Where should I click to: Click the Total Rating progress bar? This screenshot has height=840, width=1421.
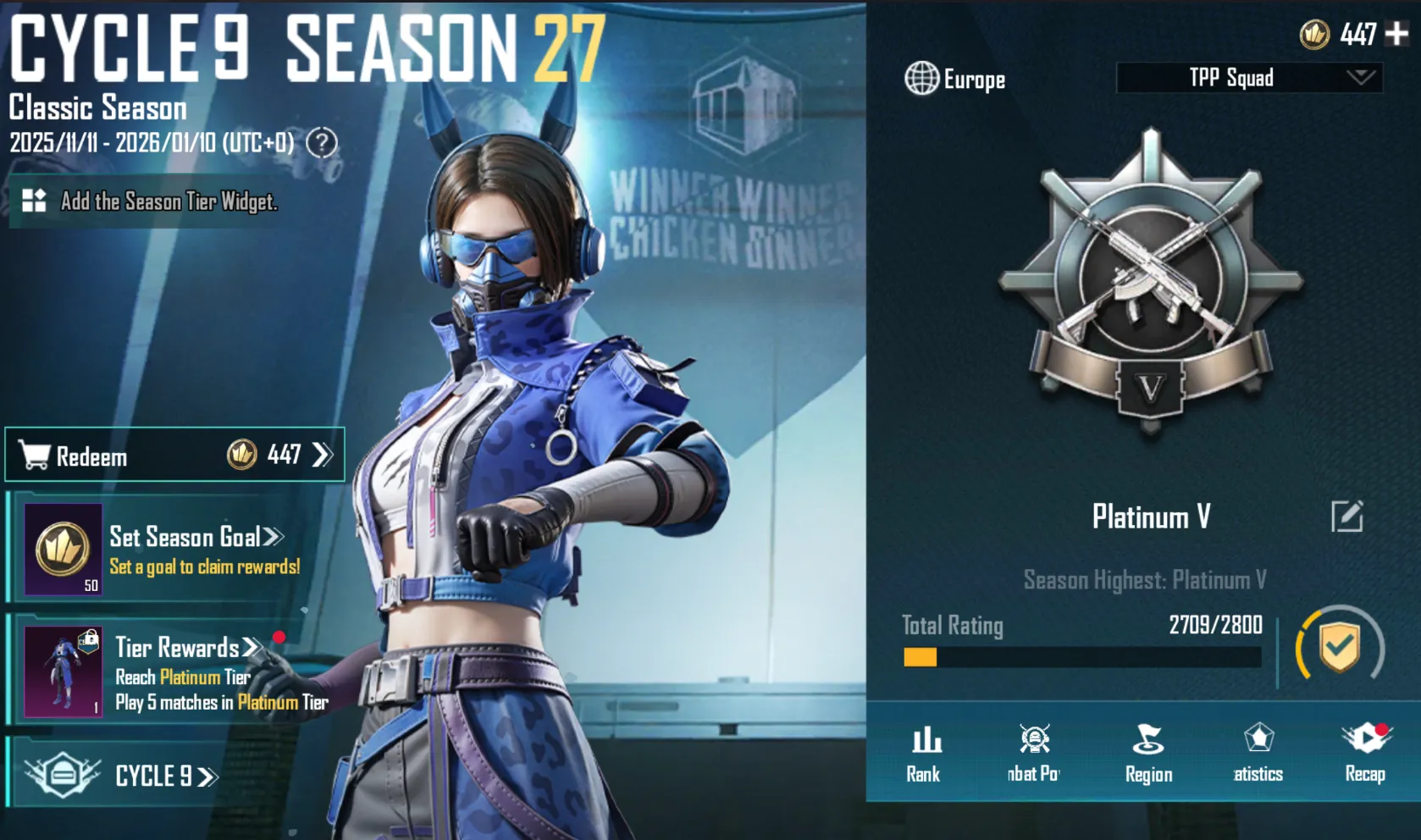pos(1080,656)
